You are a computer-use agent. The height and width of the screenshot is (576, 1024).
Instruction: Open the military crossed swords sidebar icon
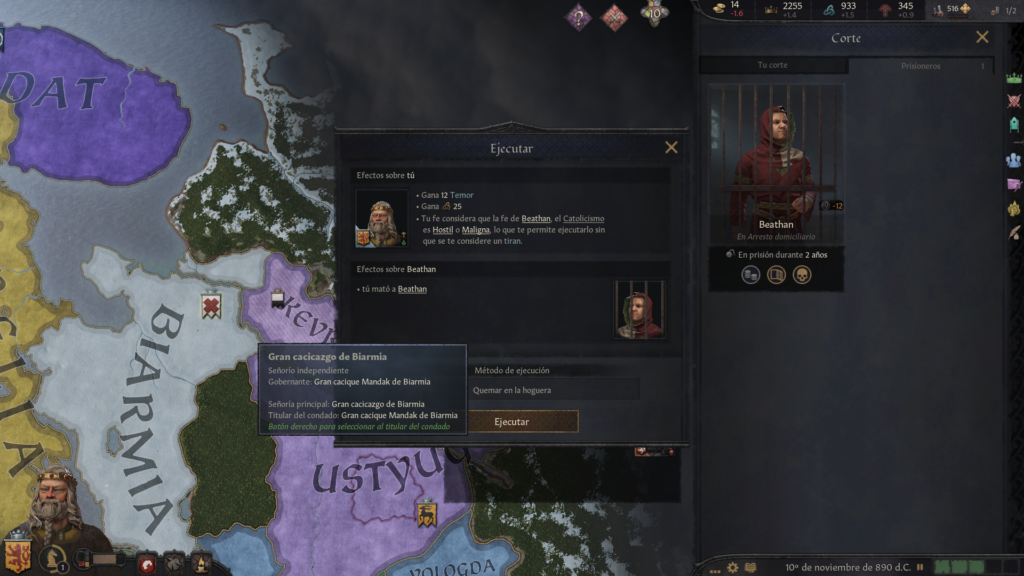tap(1014, 101)
